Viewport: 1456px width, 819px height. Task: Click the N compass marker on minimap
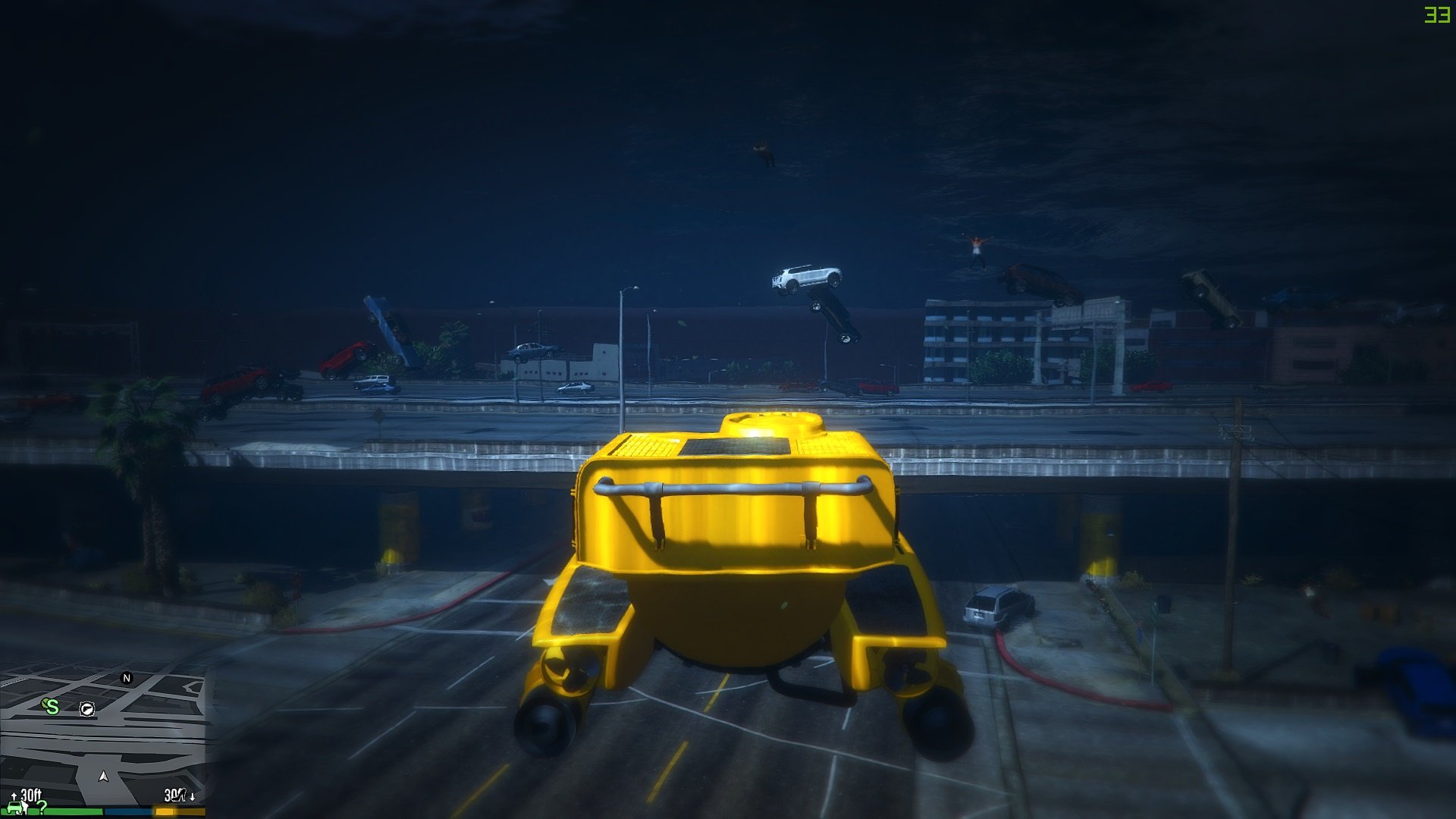[127, 679]
